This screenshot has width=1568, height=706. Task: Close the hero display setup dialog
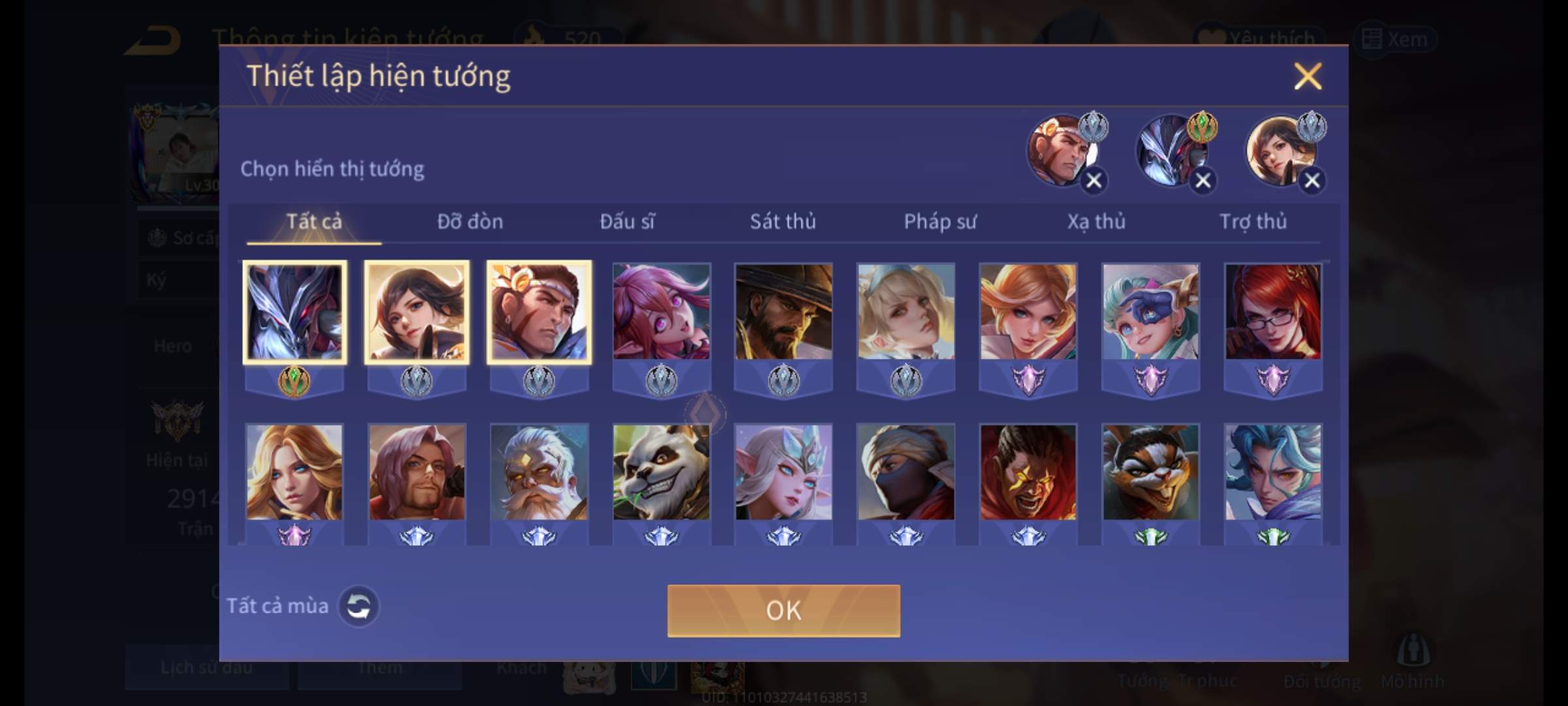click(x=1307, y=76)
